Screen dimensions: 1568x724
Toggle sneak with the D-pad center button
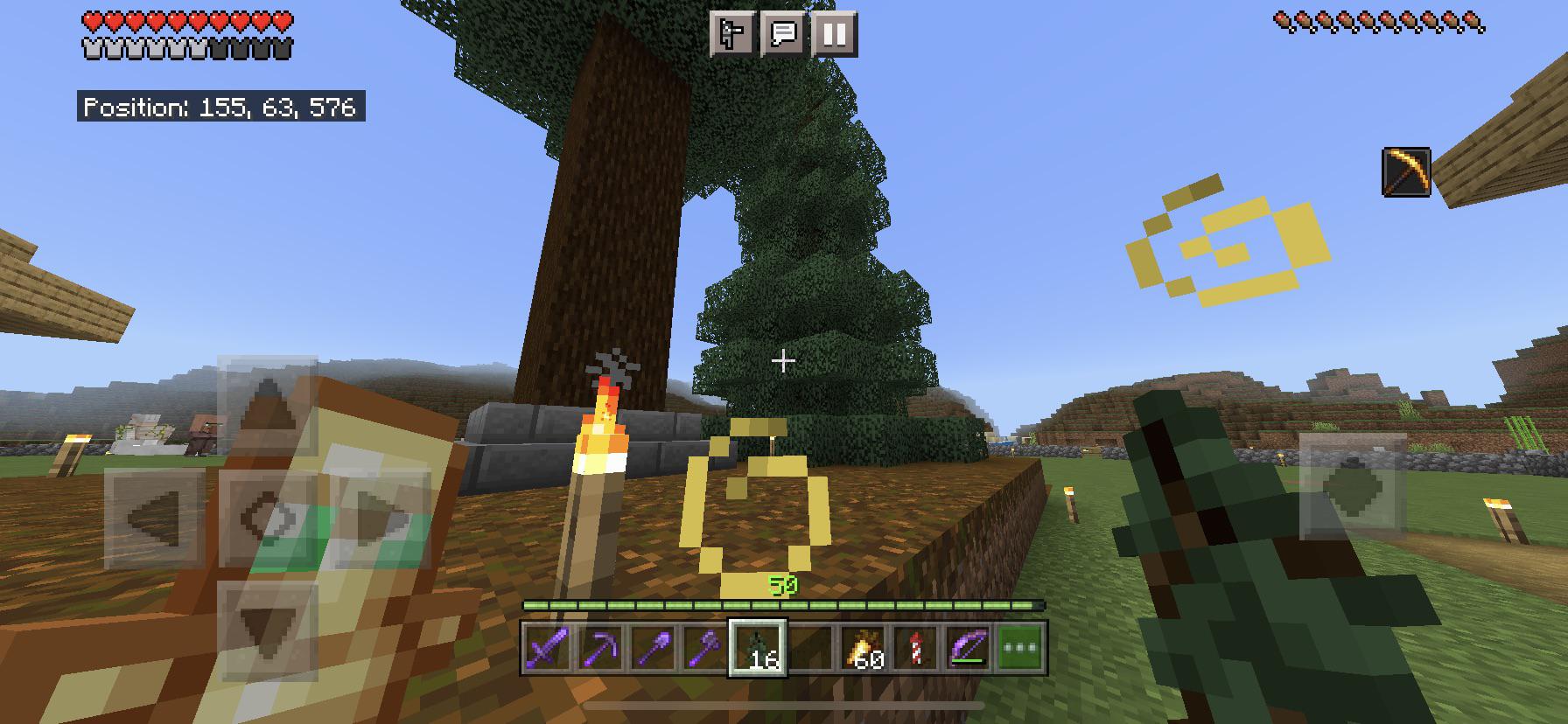pos(267,518)
